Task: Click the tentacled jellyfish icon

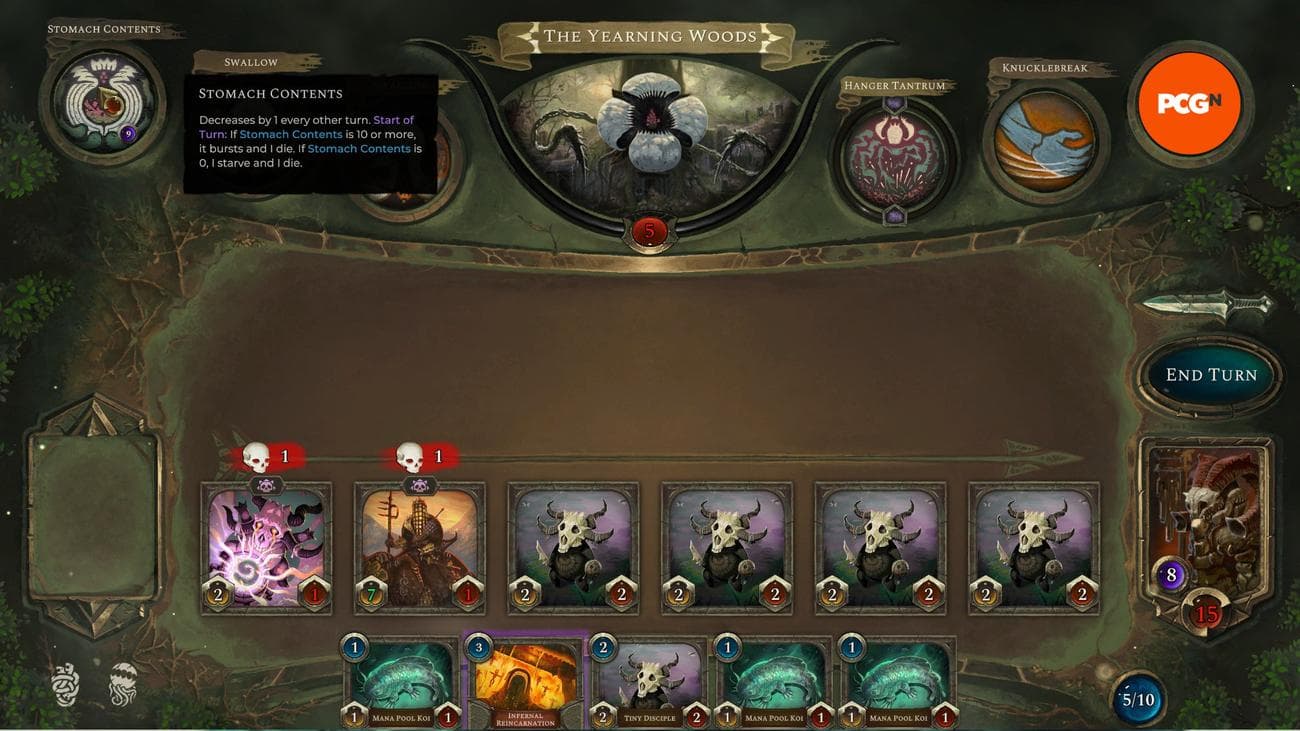Action: click(x=123, y=684)
